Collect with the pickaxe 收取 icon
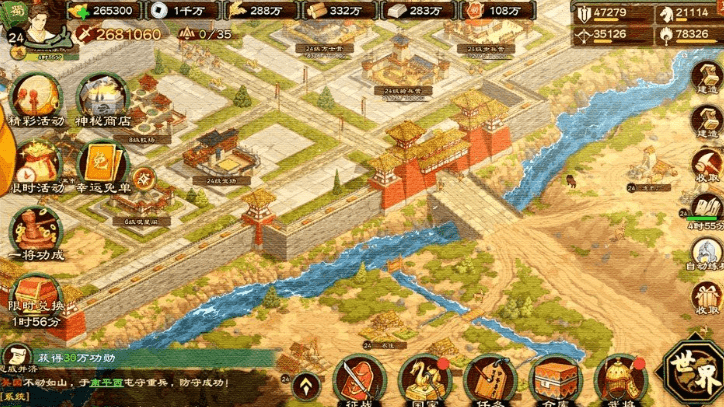 pyautogui.click(x=708, y=165)
